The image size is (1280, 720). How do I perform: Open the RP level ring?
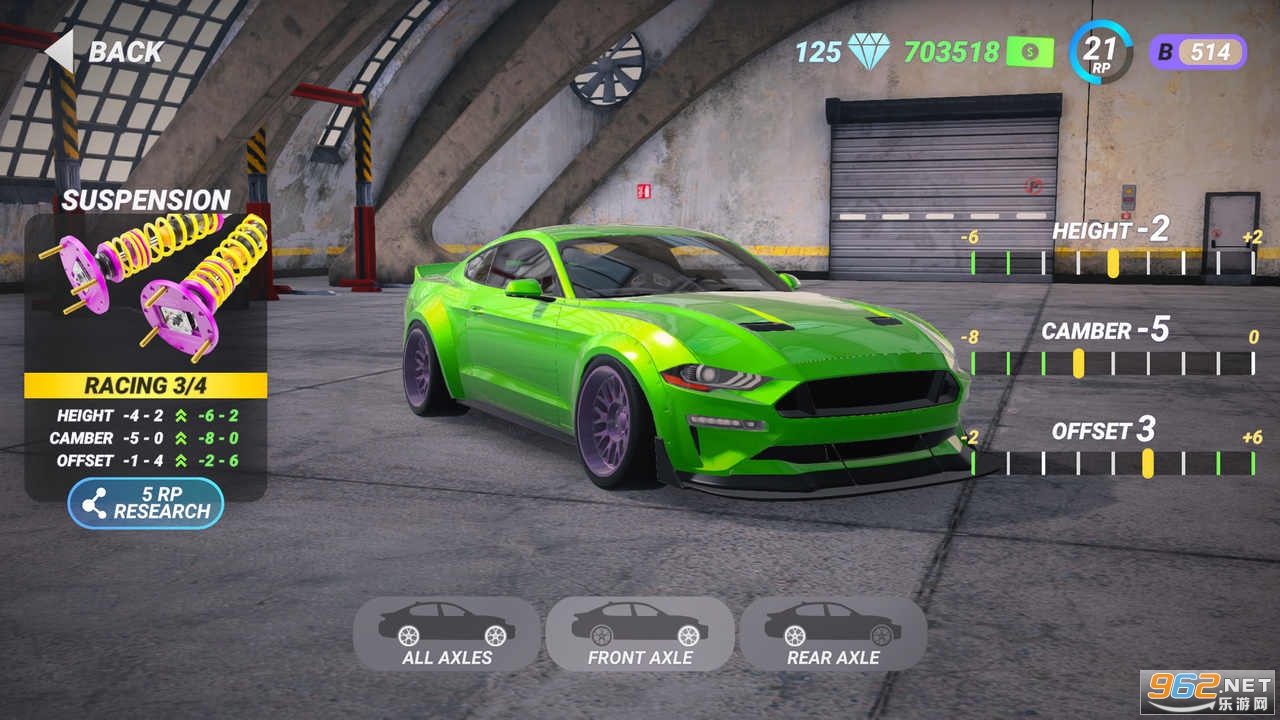[1100, 51]
